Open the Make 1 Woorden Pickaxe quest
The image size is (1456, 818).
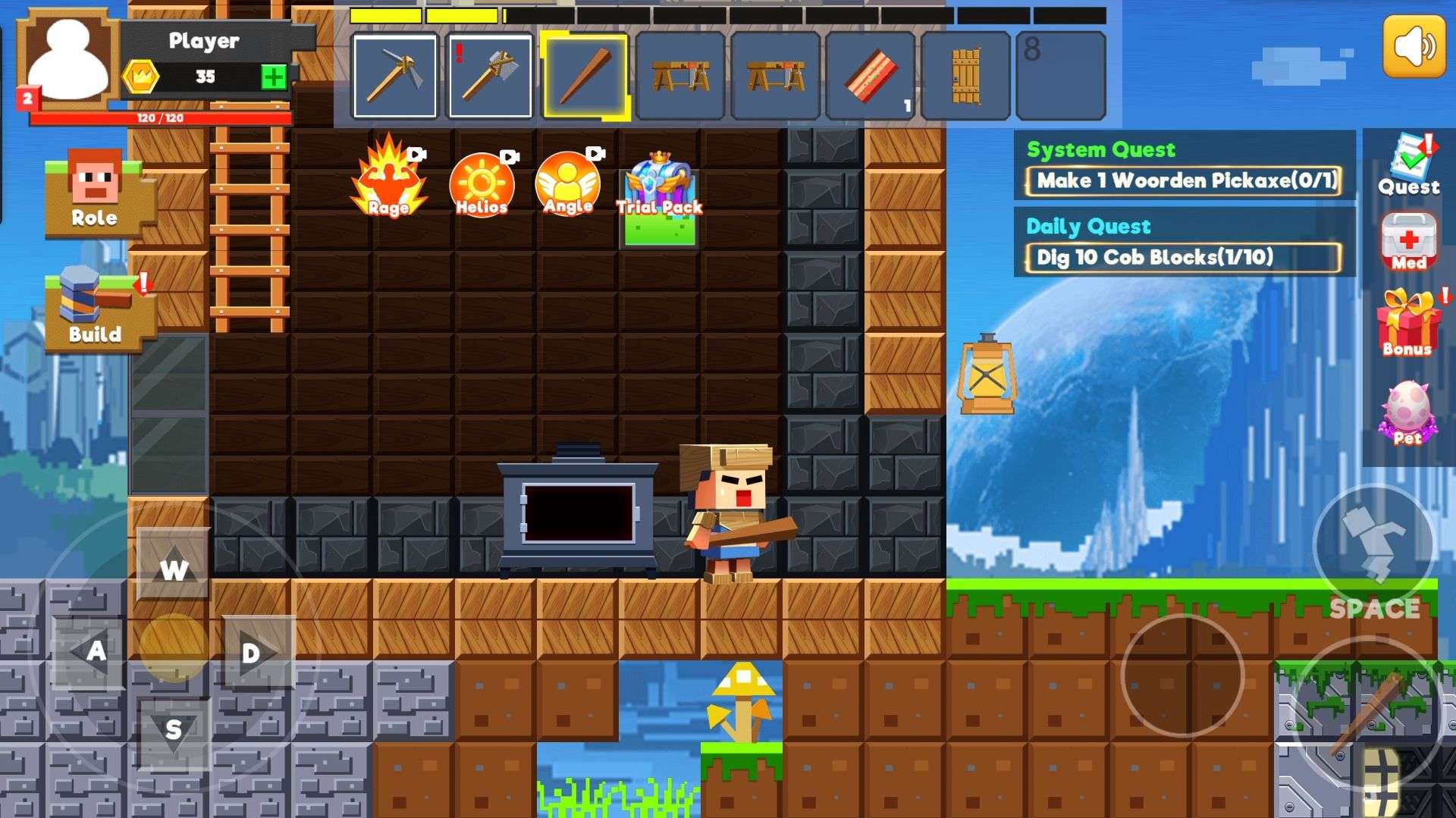pyautogui.click(x=1184, y=181)
